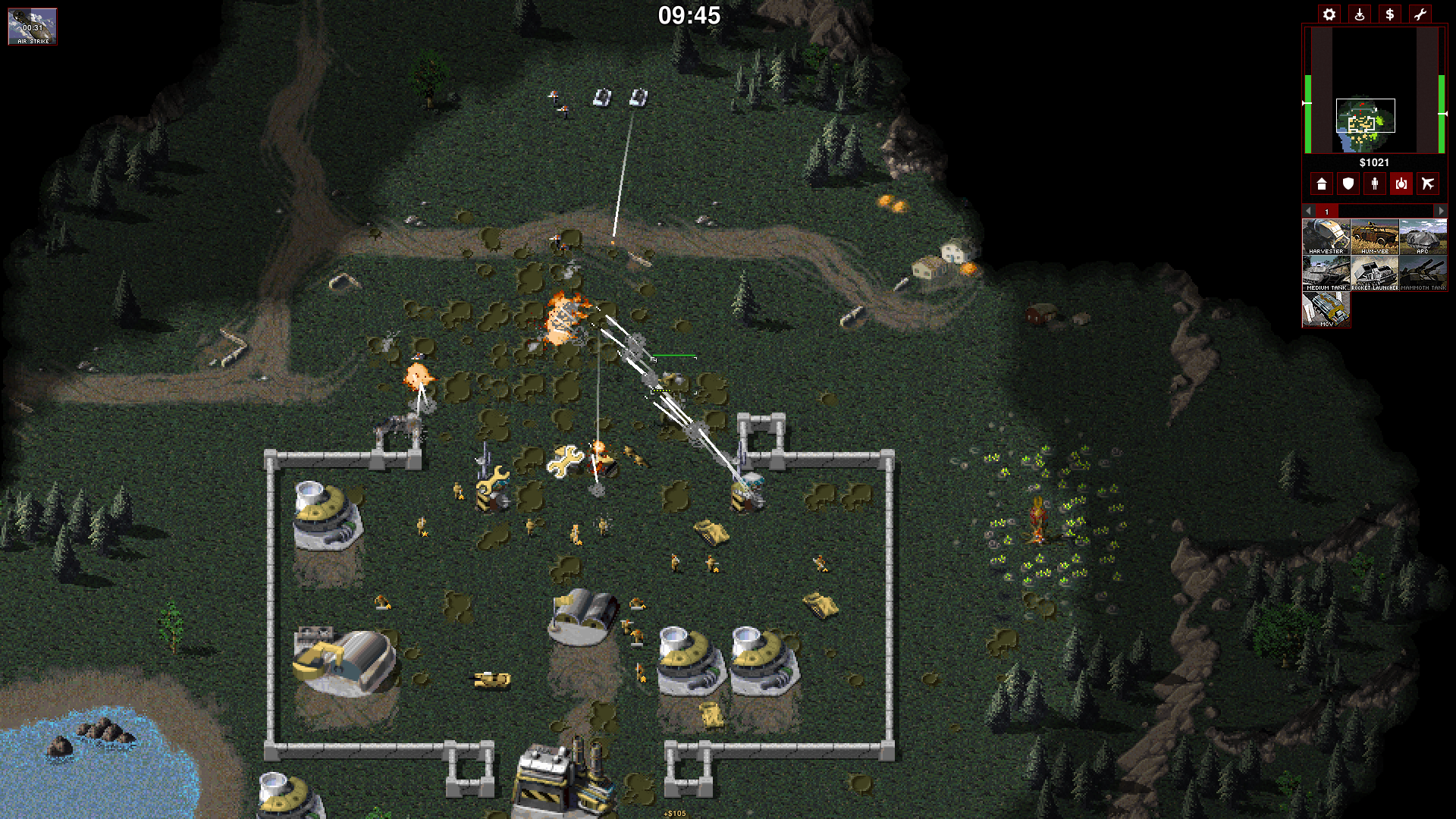Queue a Harvester for production
The image size is (1456, 819).
pyautogui.click(x=1326, y=237)
